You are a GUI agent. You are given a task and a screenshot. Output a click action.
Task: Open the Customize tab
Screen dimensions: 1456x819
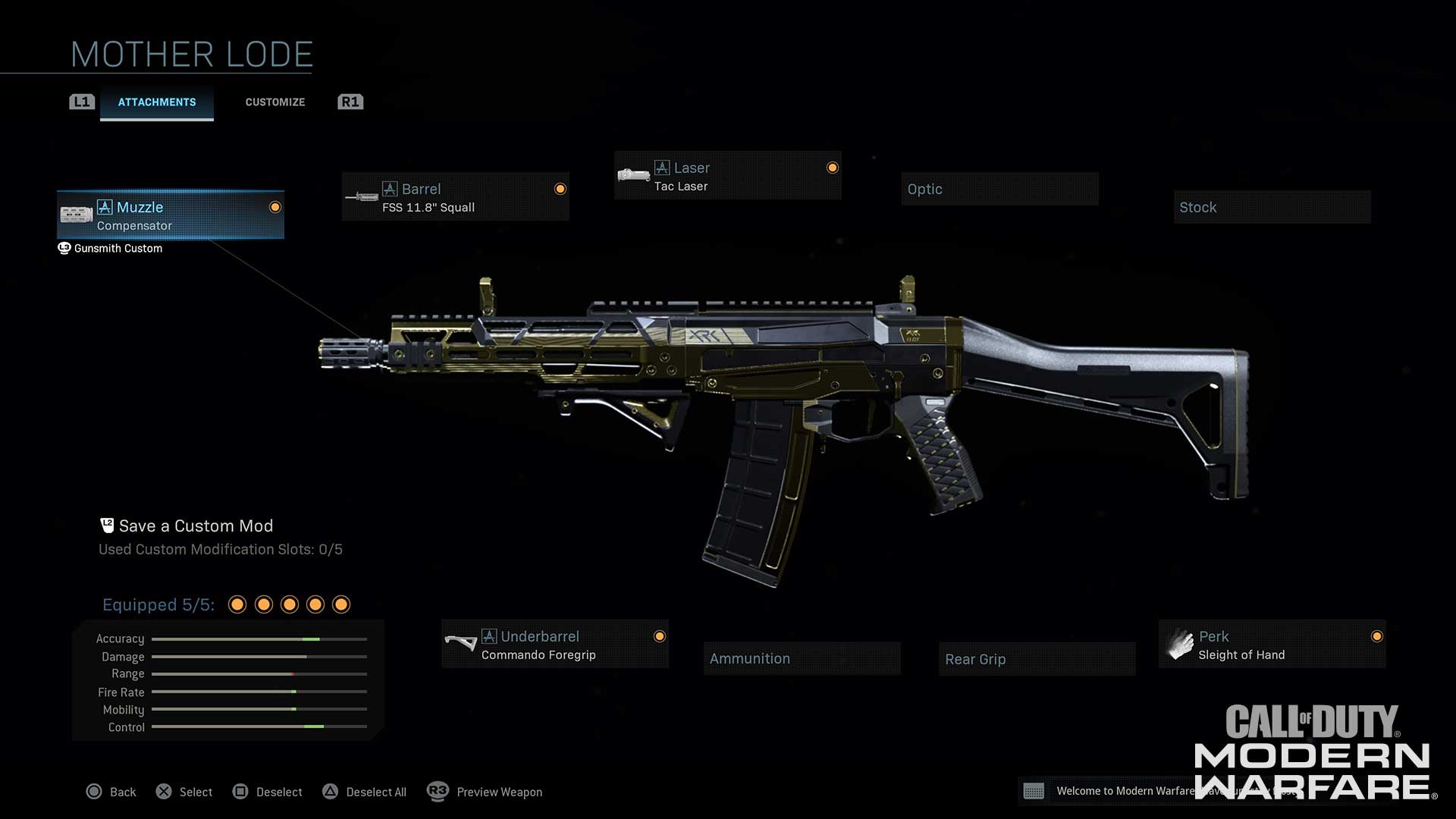pyautogui.click(x=275, y=102)
